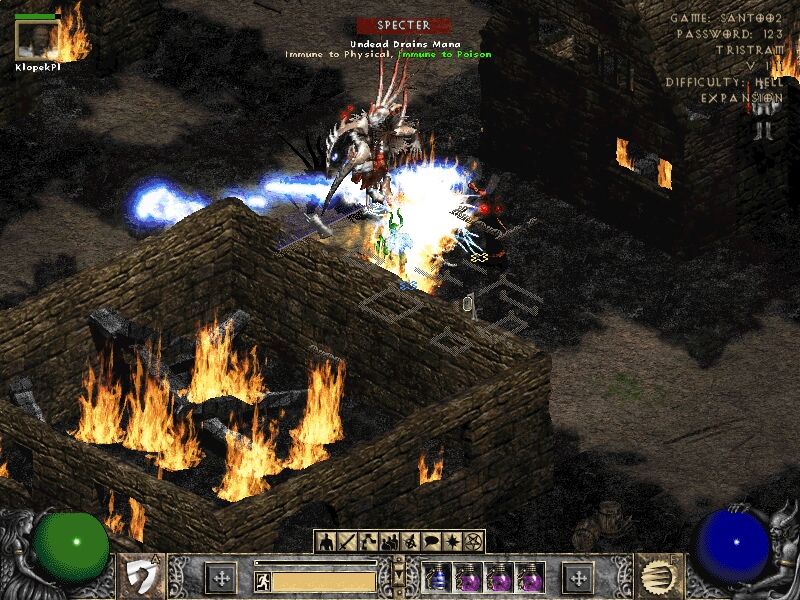Open the quest log star icon

[452, 541]
